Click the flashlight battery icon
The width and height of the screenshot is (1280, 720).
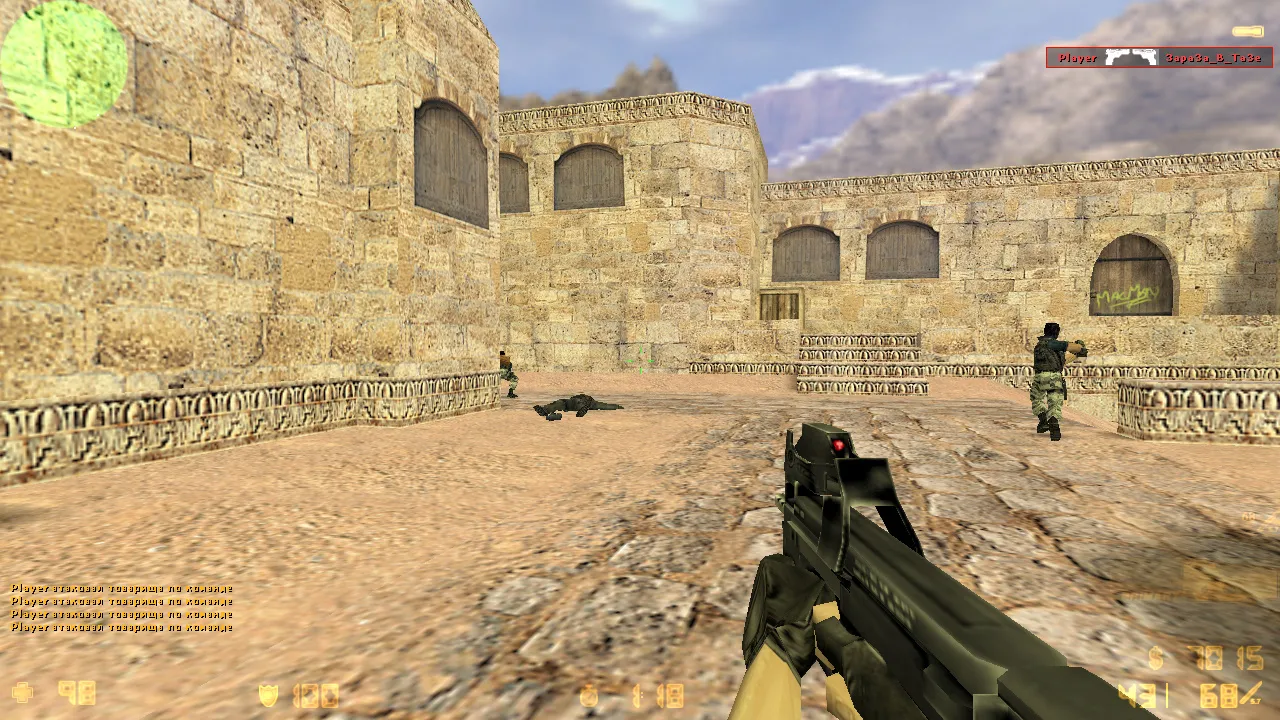[1247, 32]
